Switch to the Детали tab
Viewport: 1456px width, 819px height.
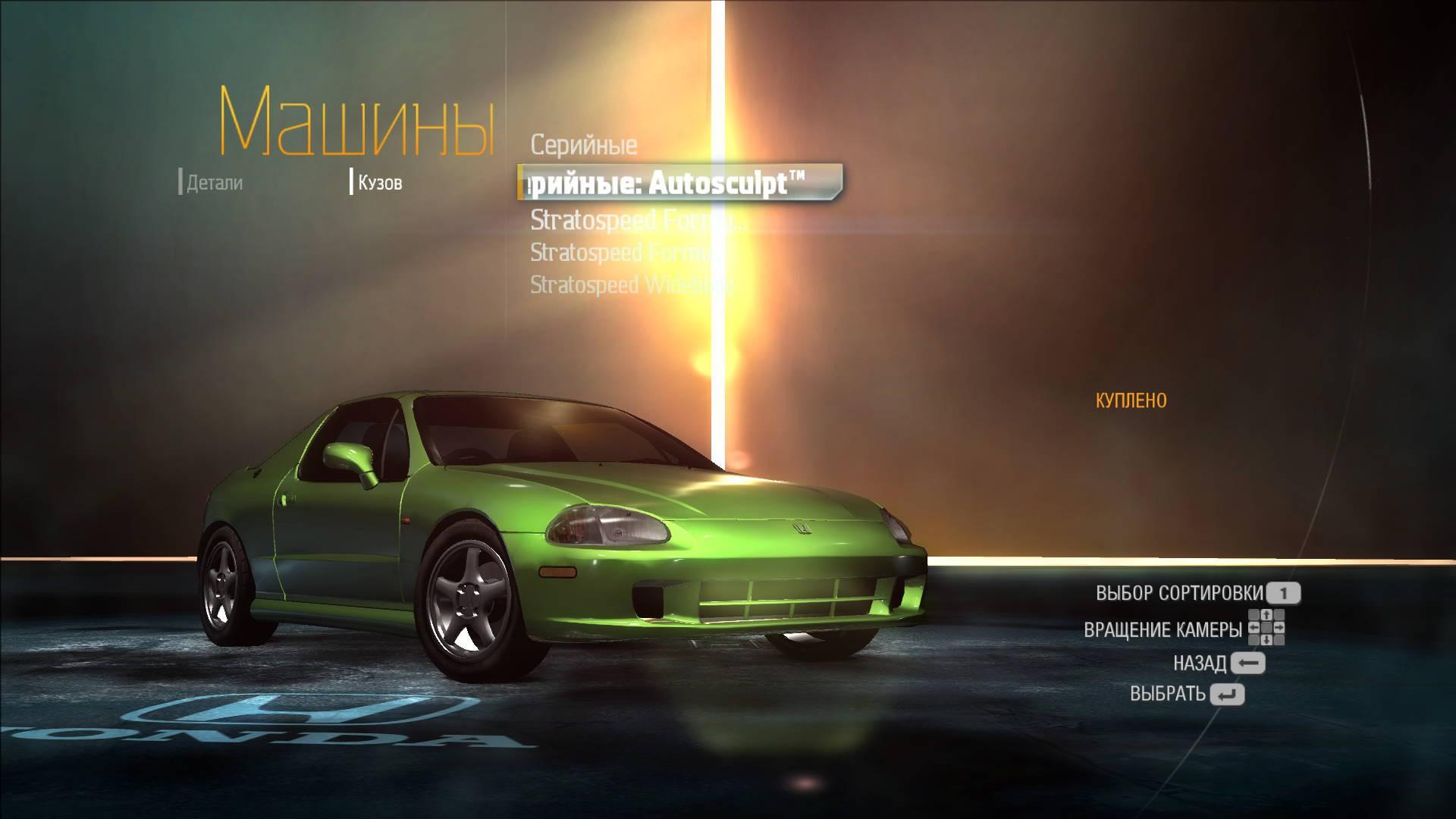[214, 183]
